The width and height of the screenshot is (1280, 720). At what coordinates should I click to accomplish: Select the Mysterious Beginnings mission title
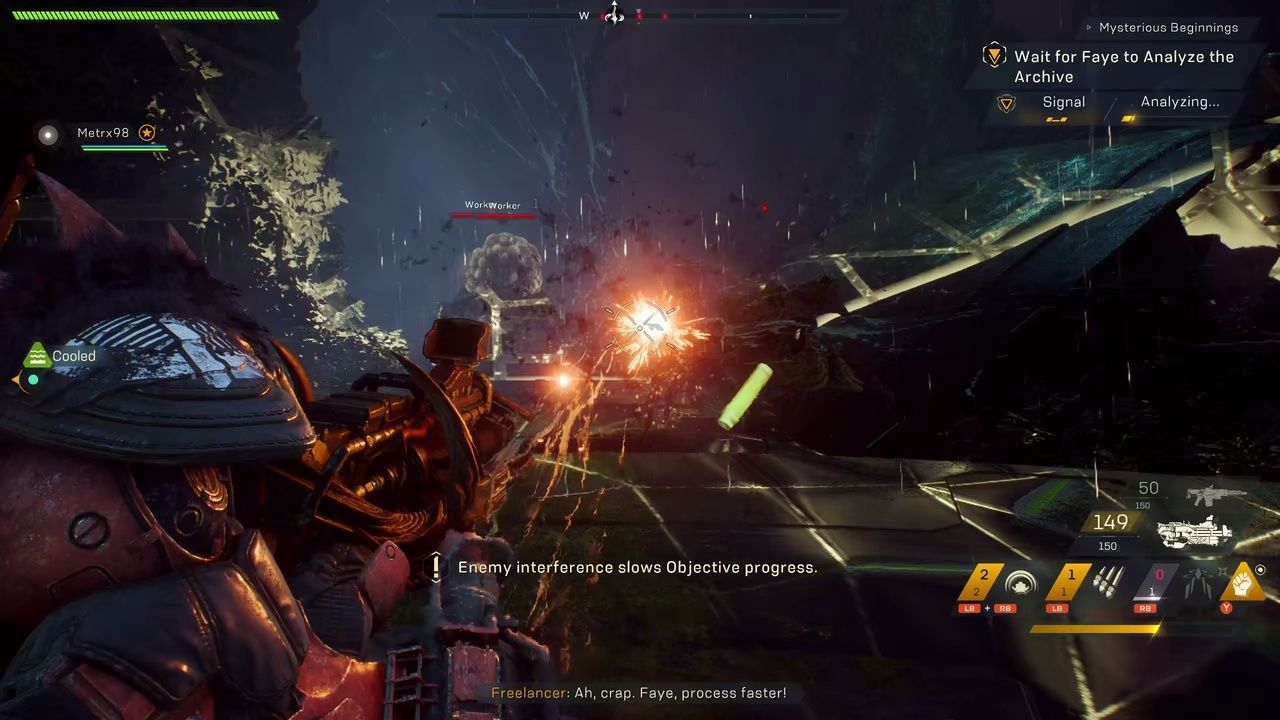point(1168,28)
